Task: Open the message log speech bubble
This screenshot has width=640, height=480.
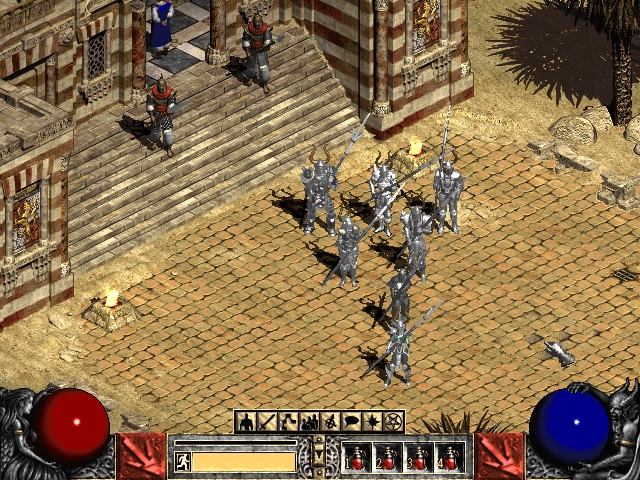Action: pos(351,422)
